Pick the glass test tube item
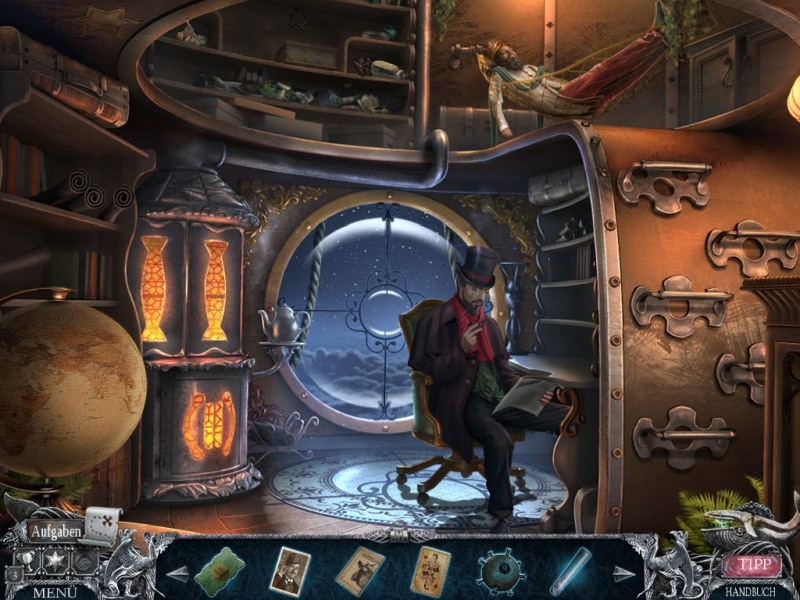The width and height of the screenshot is (800, 600). [571, 571]
